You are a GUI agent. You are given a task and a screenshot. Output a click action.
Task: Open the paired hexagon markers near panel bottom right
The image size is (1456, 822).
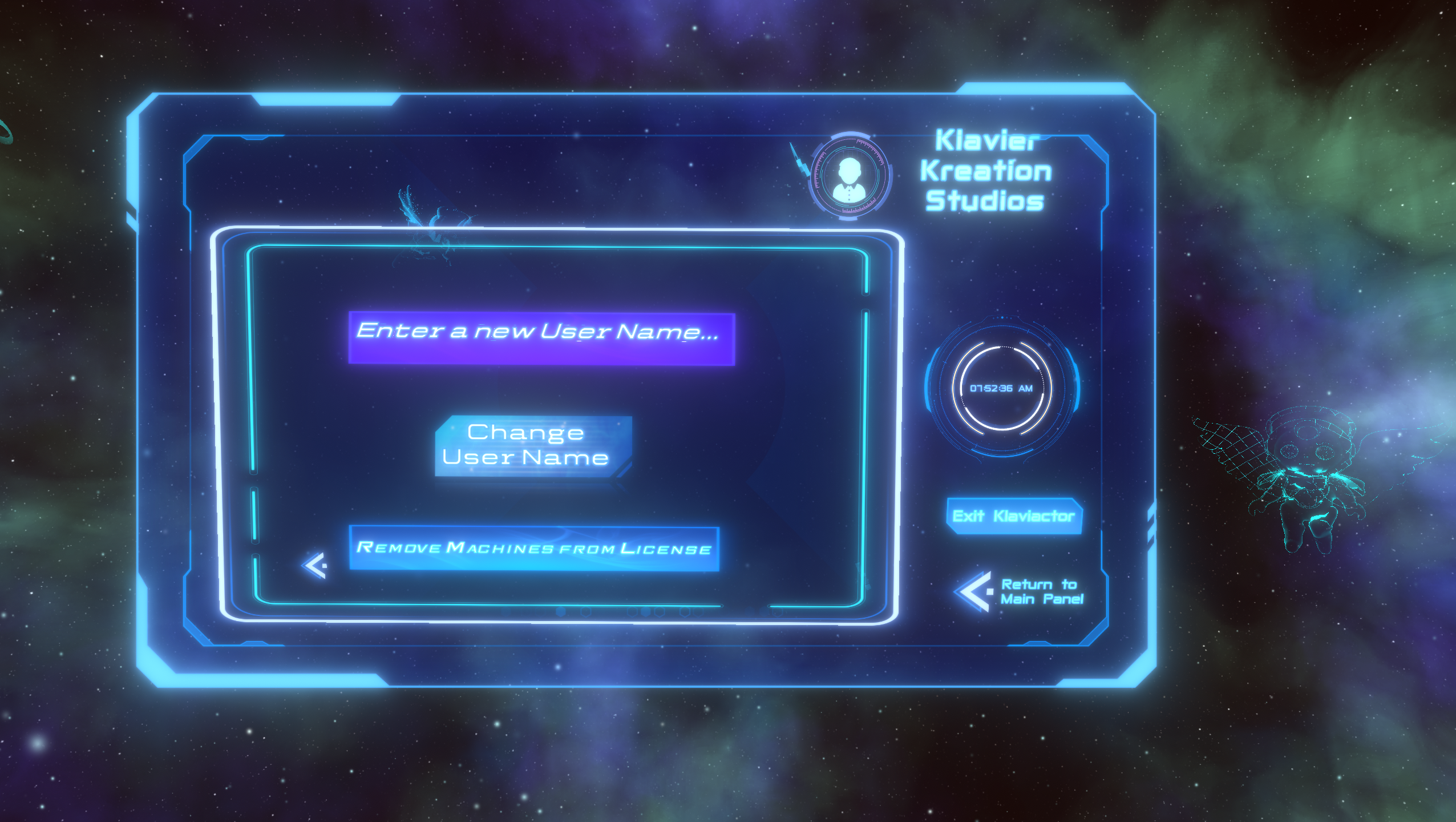691,612
